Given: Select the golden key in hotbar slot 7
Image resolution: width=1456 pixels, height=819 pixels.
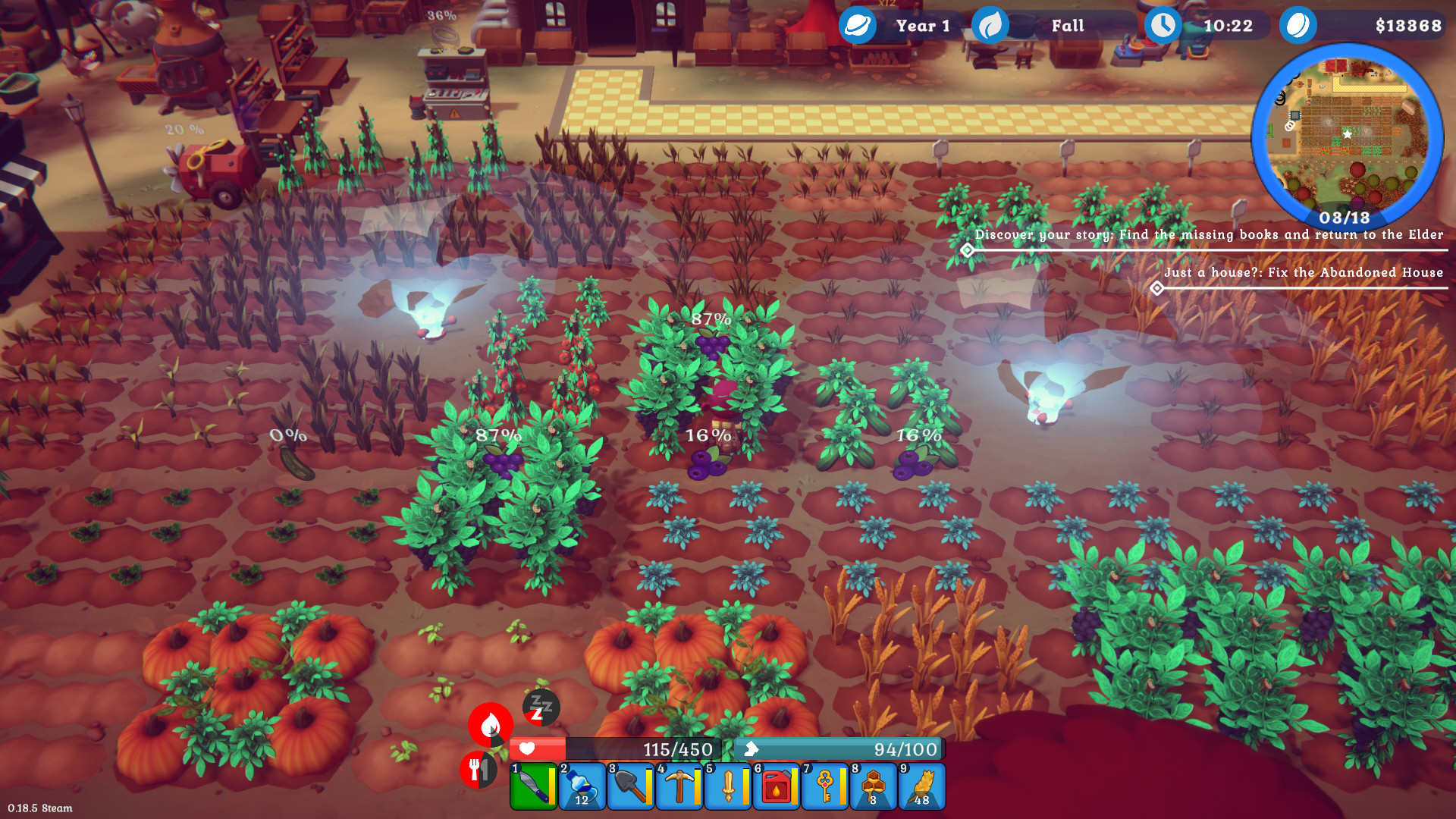Looking at the screenshot, I should coord(824,787).
